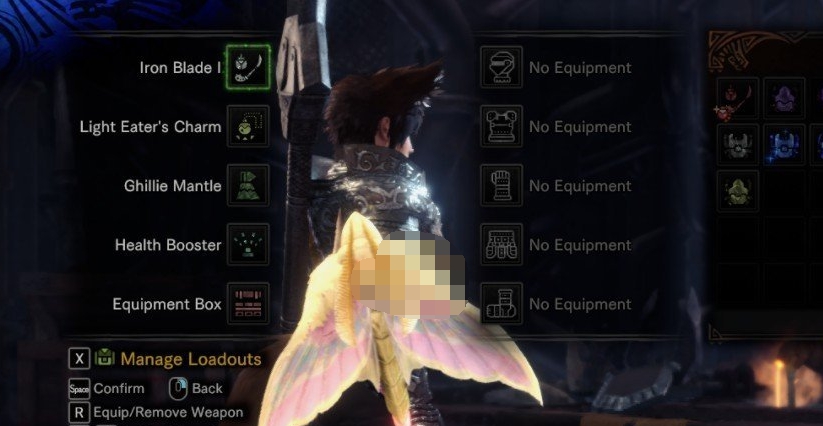The width and height of the screenshot is (823, 426).
Task: Open the Equipment Box
Action: click(247, 304)
